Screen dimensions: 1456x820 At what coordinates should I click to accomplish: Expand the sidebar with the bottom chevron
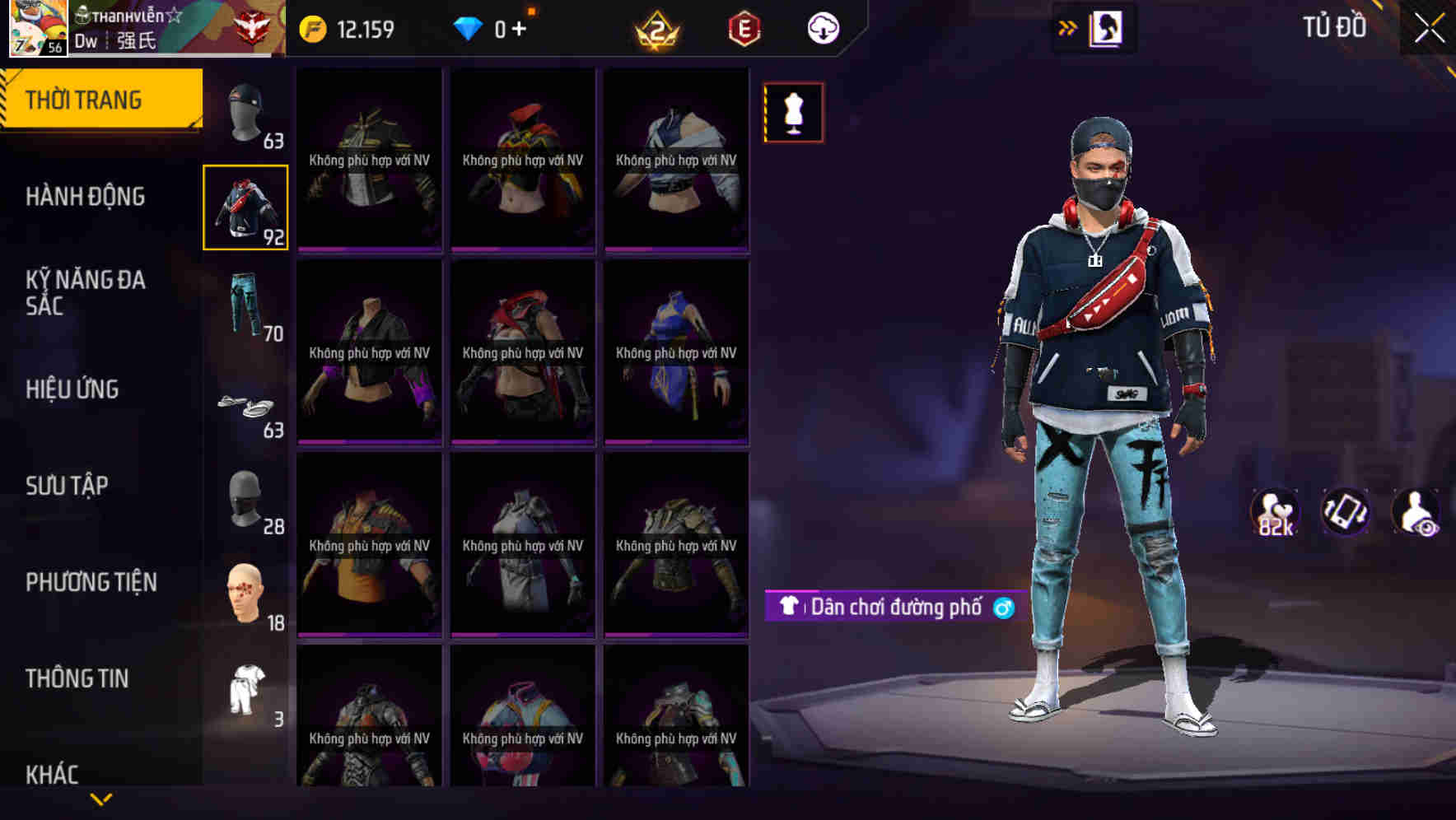click(x=100, y=799)
